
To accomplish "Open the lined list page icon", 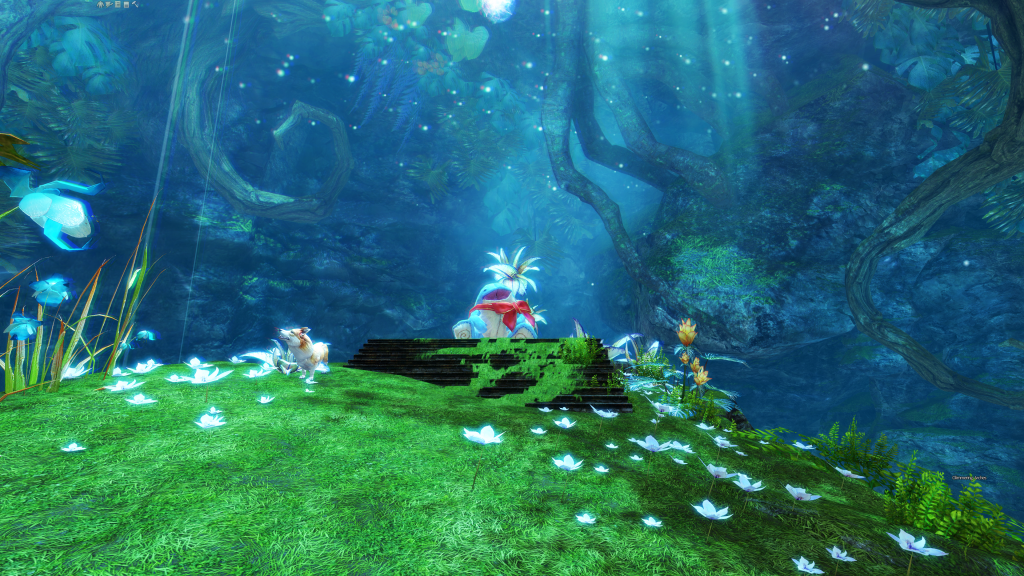I will (118, 4).
